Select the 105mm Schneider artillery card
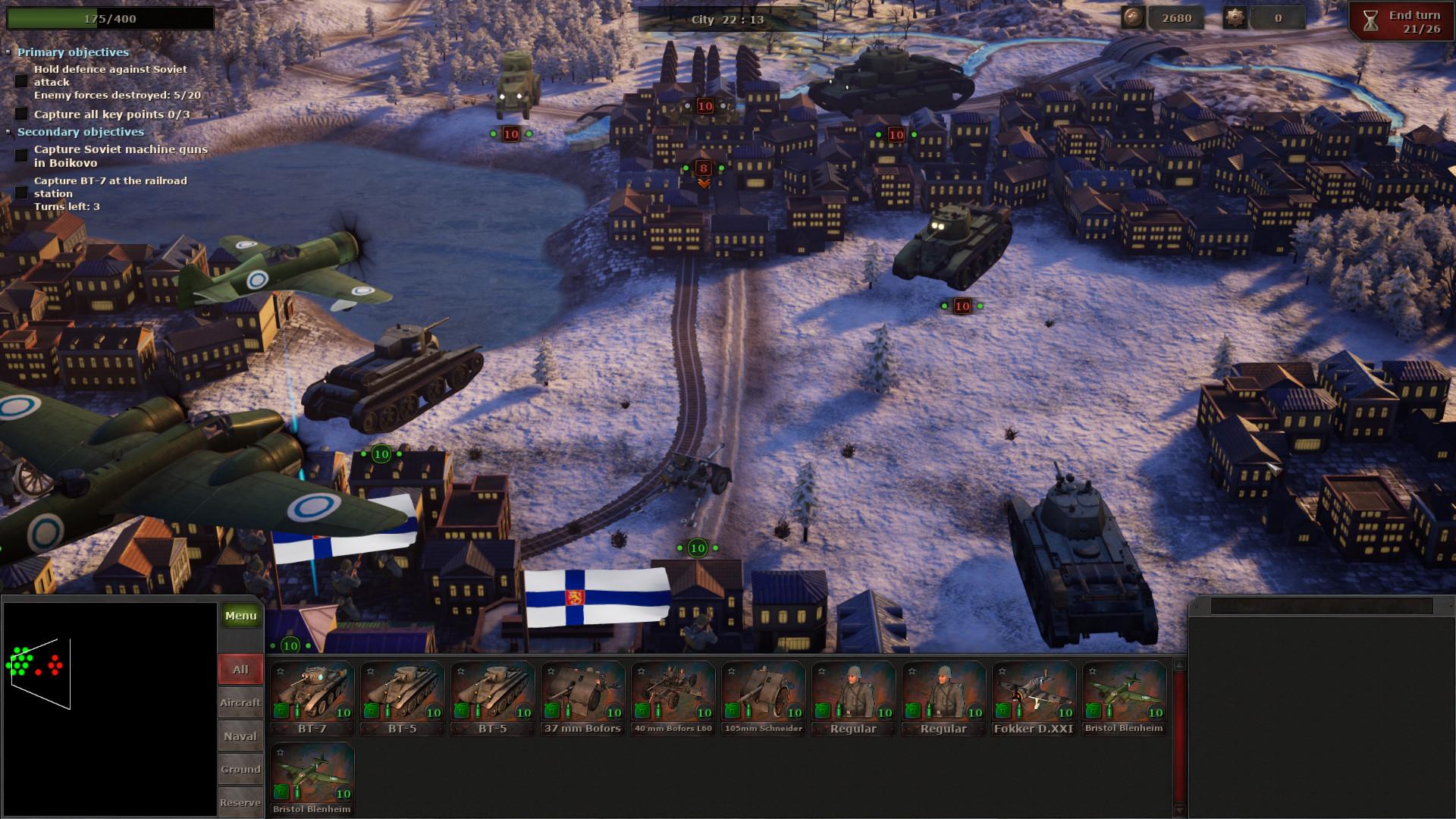Screen dimensions: 1456x819 click(763, 698)
